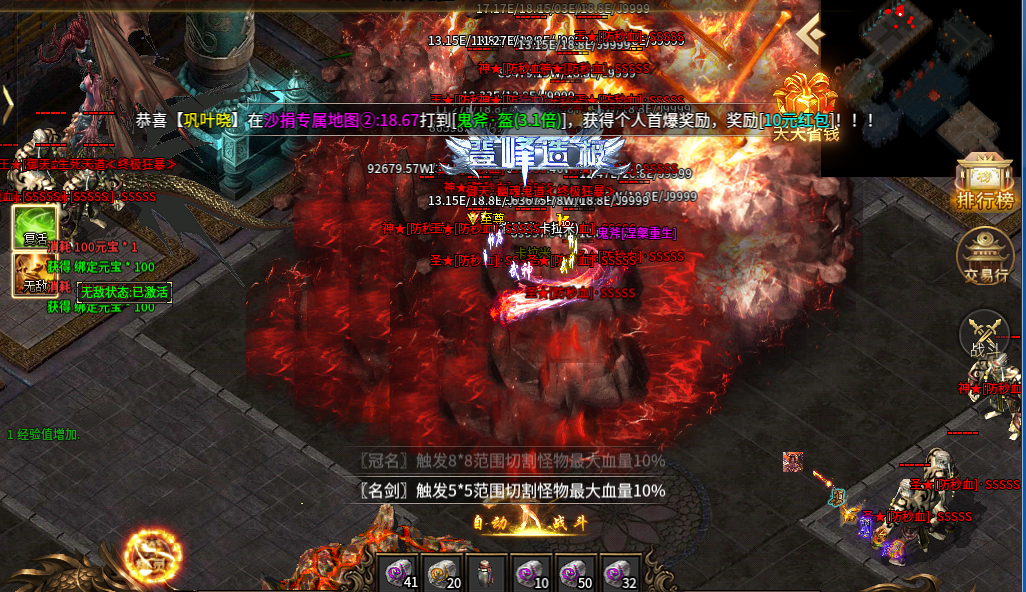1026x592 pixels.
Task: Open the 天天省钱 gift box offer
Action: 804,106
